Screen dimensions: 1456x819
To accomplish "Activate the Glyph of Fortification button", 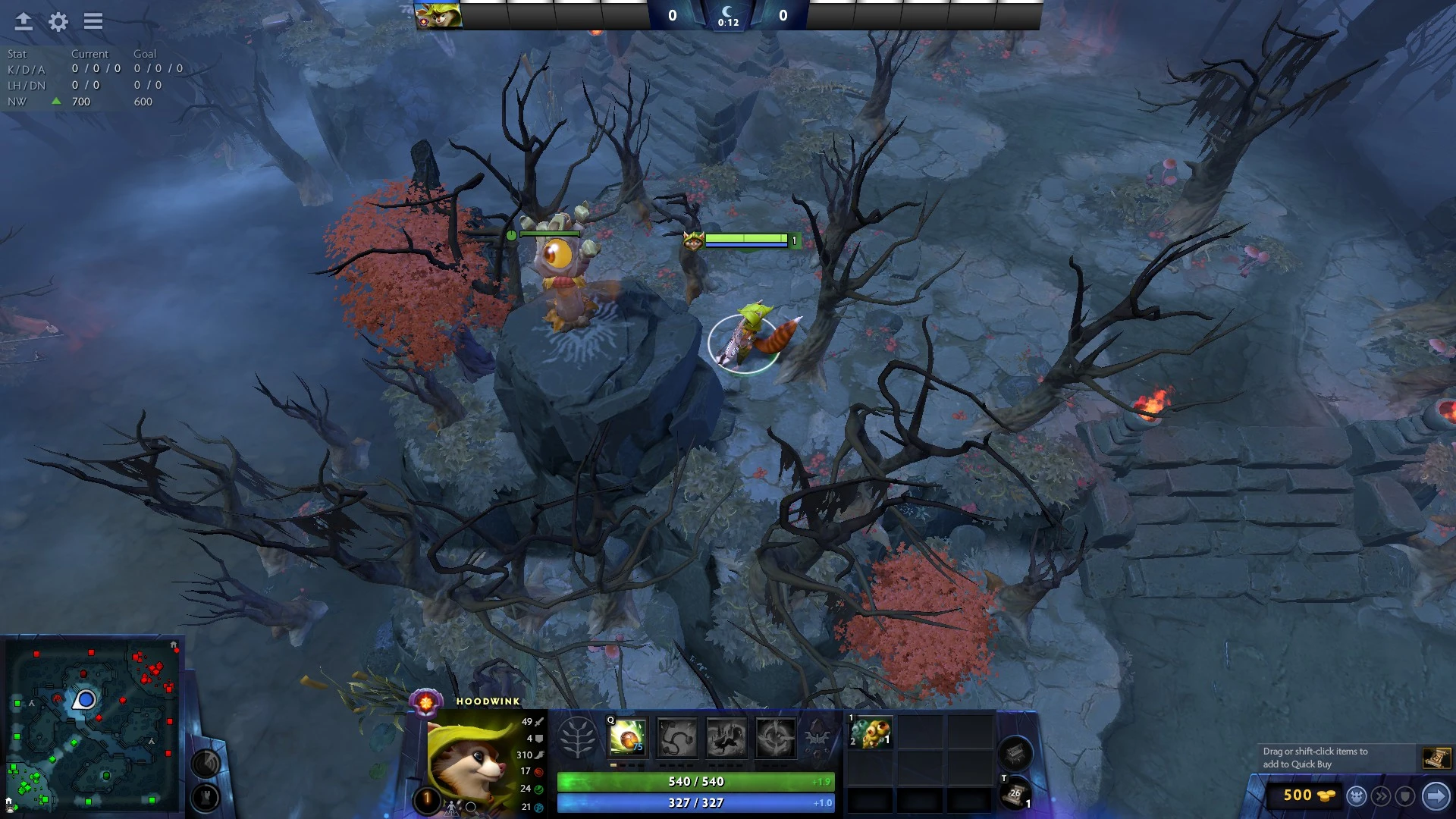I will [x=206, y=797].
